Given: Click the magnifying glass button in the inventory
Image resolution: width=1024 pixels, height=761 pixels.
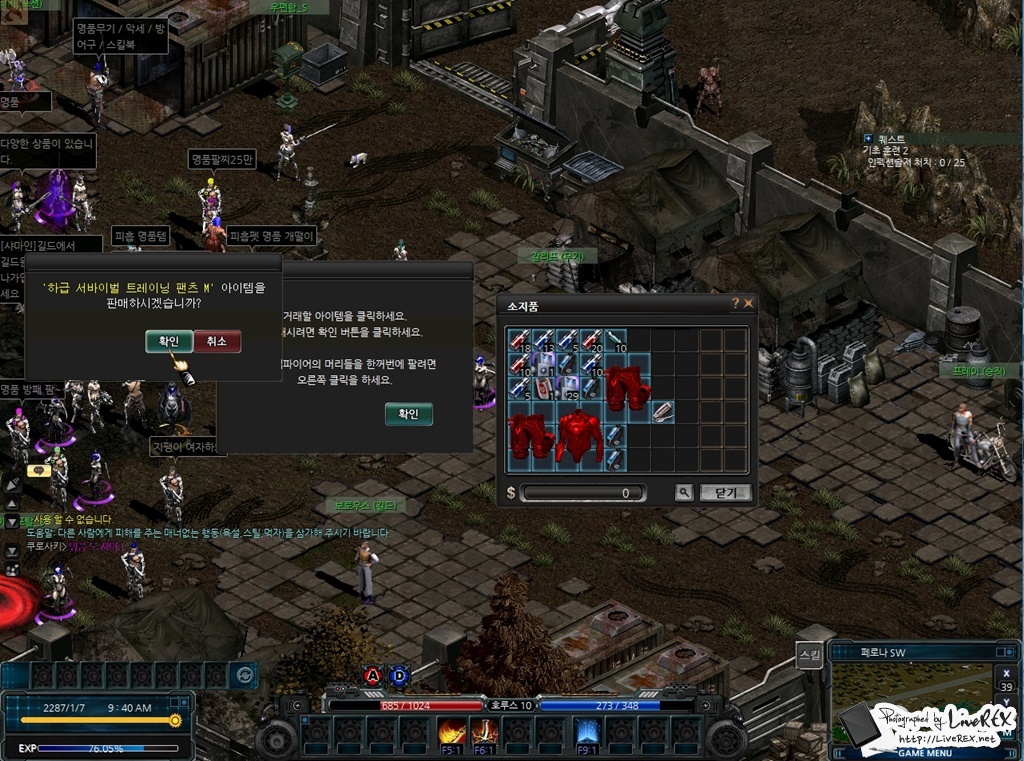Looking at the screenshot, I should 684,492.
